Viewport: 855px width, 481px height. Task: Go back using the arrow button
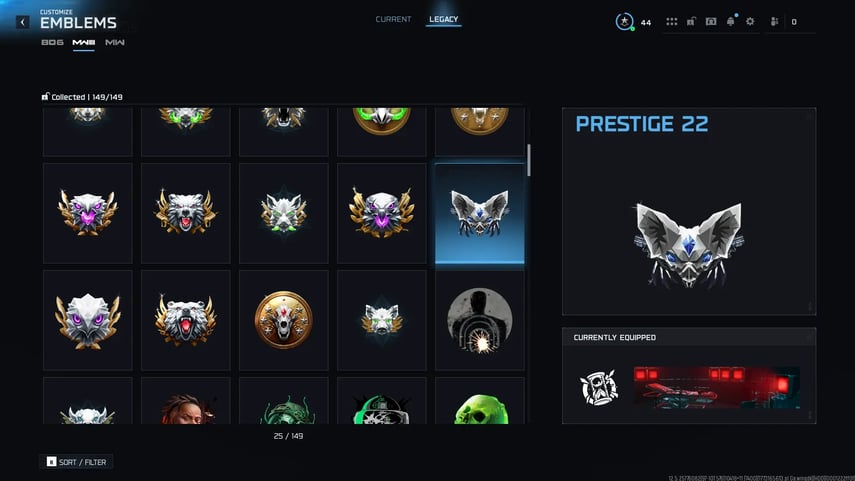pyautogui.click(x=23, y=22)
